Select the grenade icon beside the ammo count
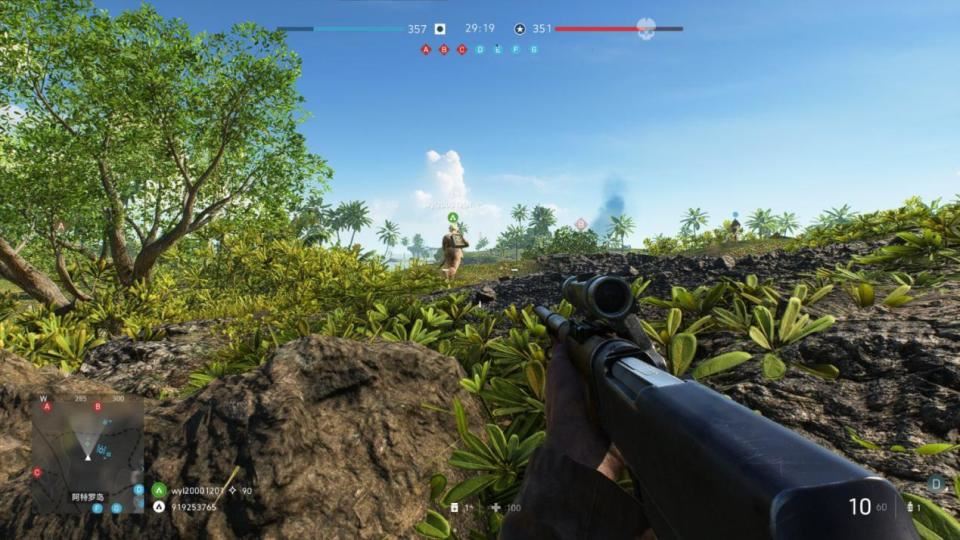Image resolution: width=960 pixels, height=540 pixels. pos(911,508)
